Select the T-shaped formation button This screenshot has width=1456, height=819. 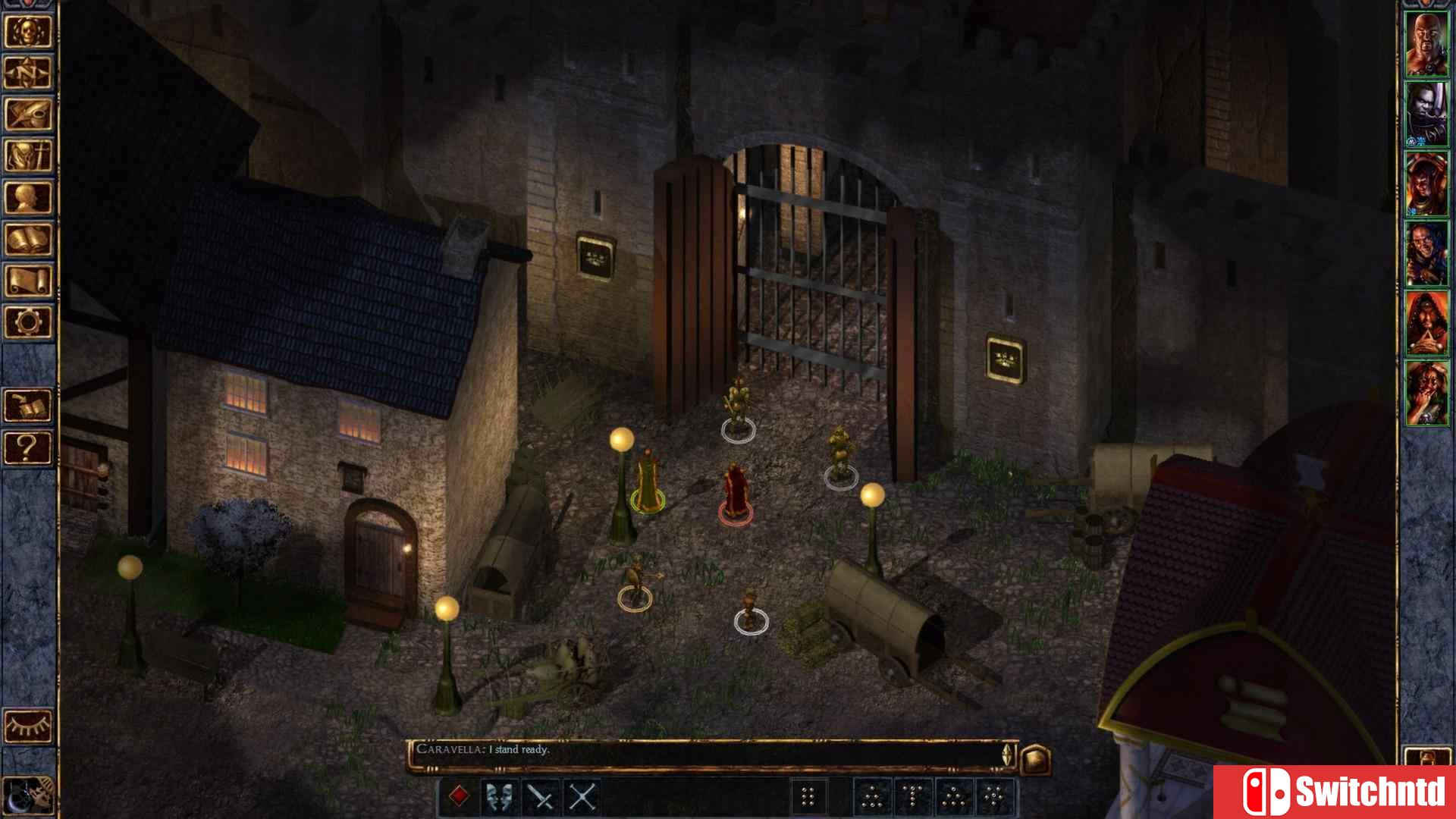tap(912, 795)
